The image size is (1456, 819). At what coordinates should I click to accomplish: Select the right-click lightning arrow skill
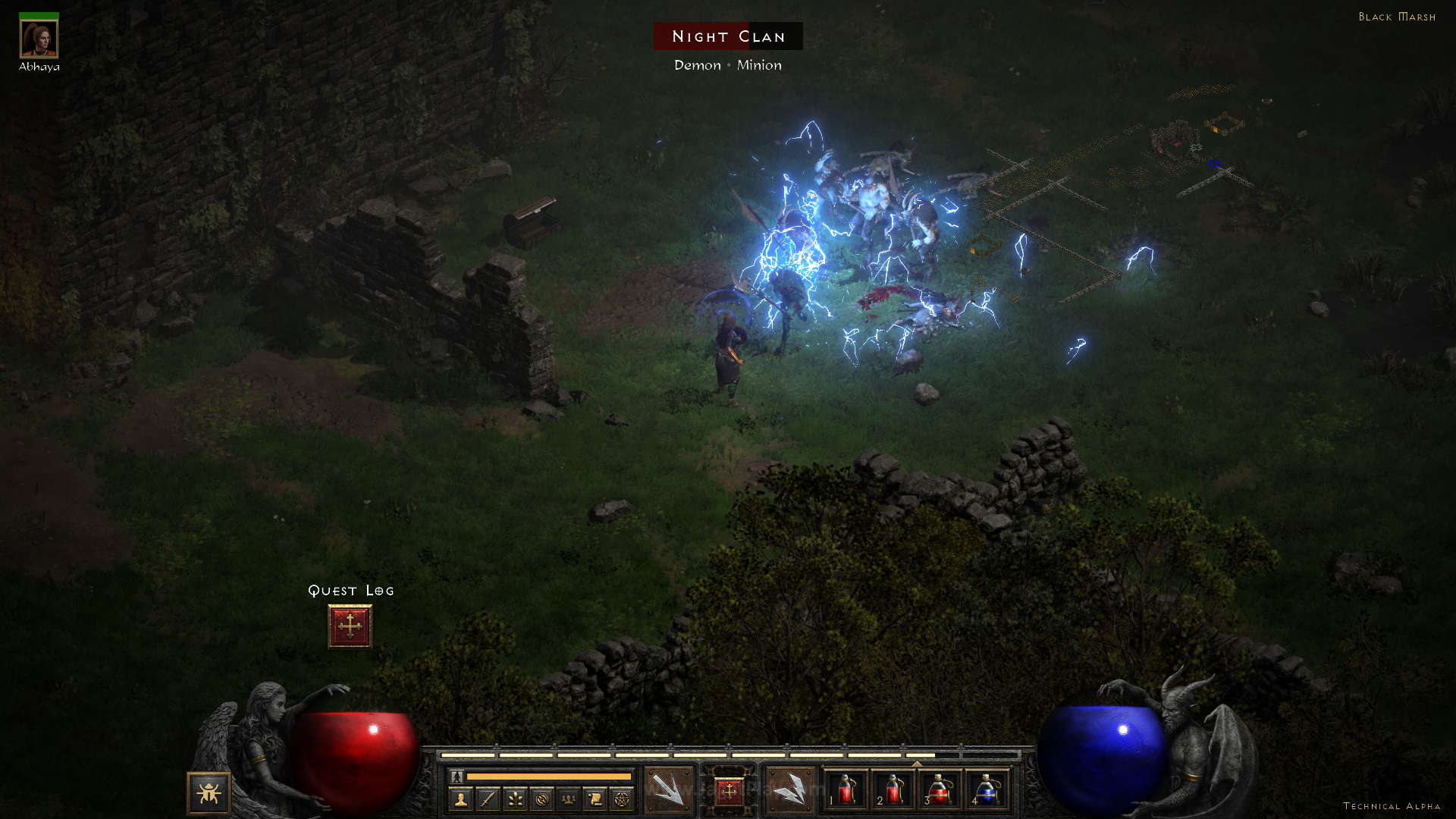pos(789,791)
